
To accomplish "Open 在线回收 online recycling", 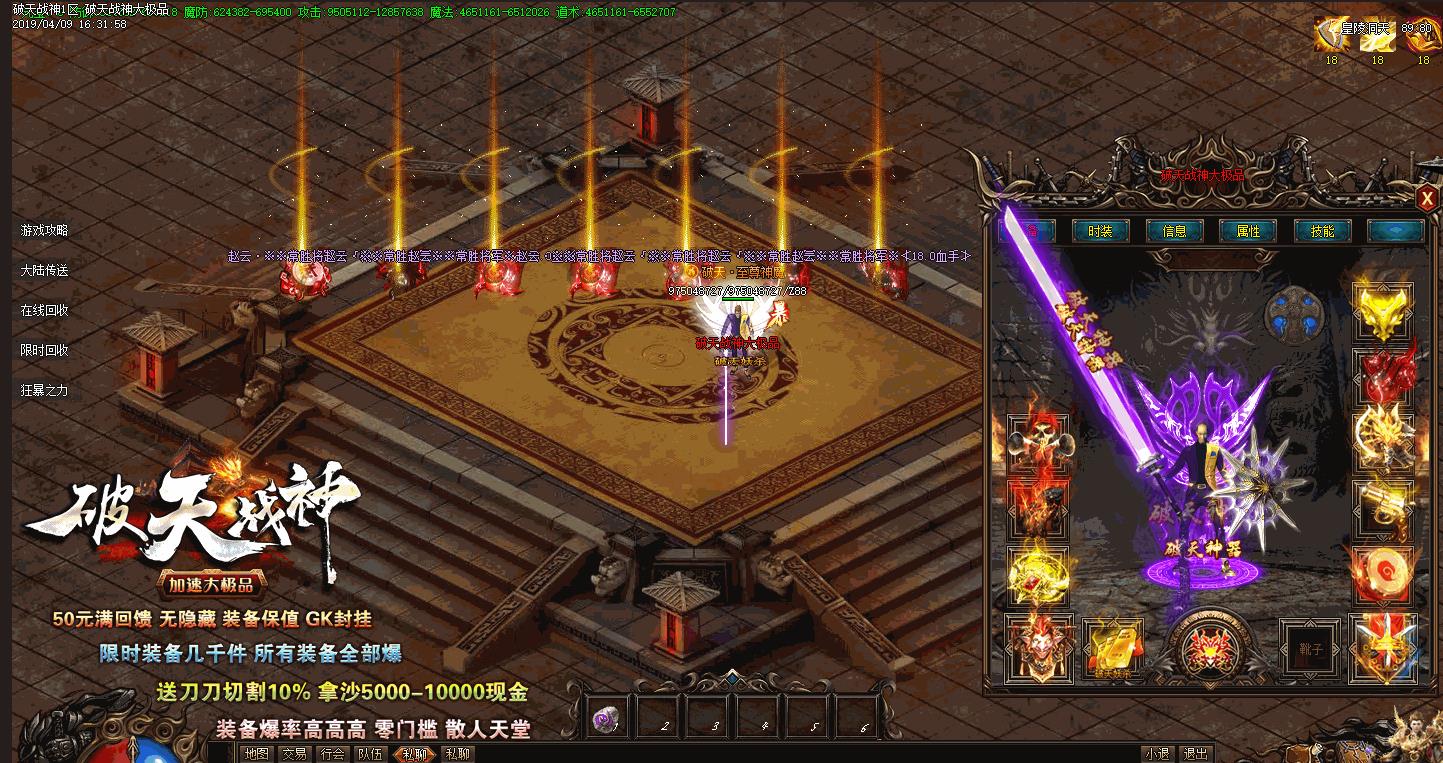I will coord(45,310).
